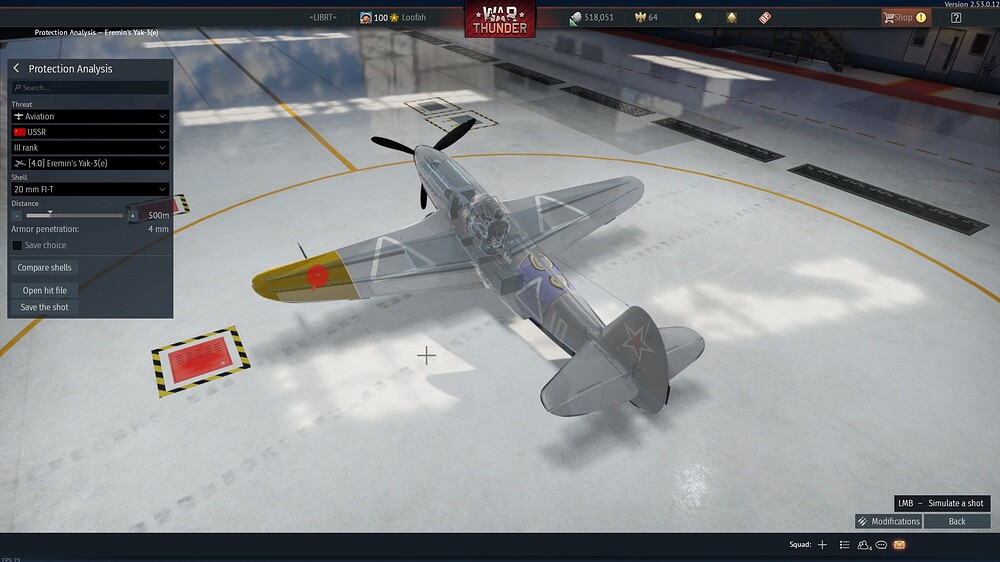The image size is (1000, 562).
Task: Click the Back button
Action: pyautogui.click(x=957, y=521)
